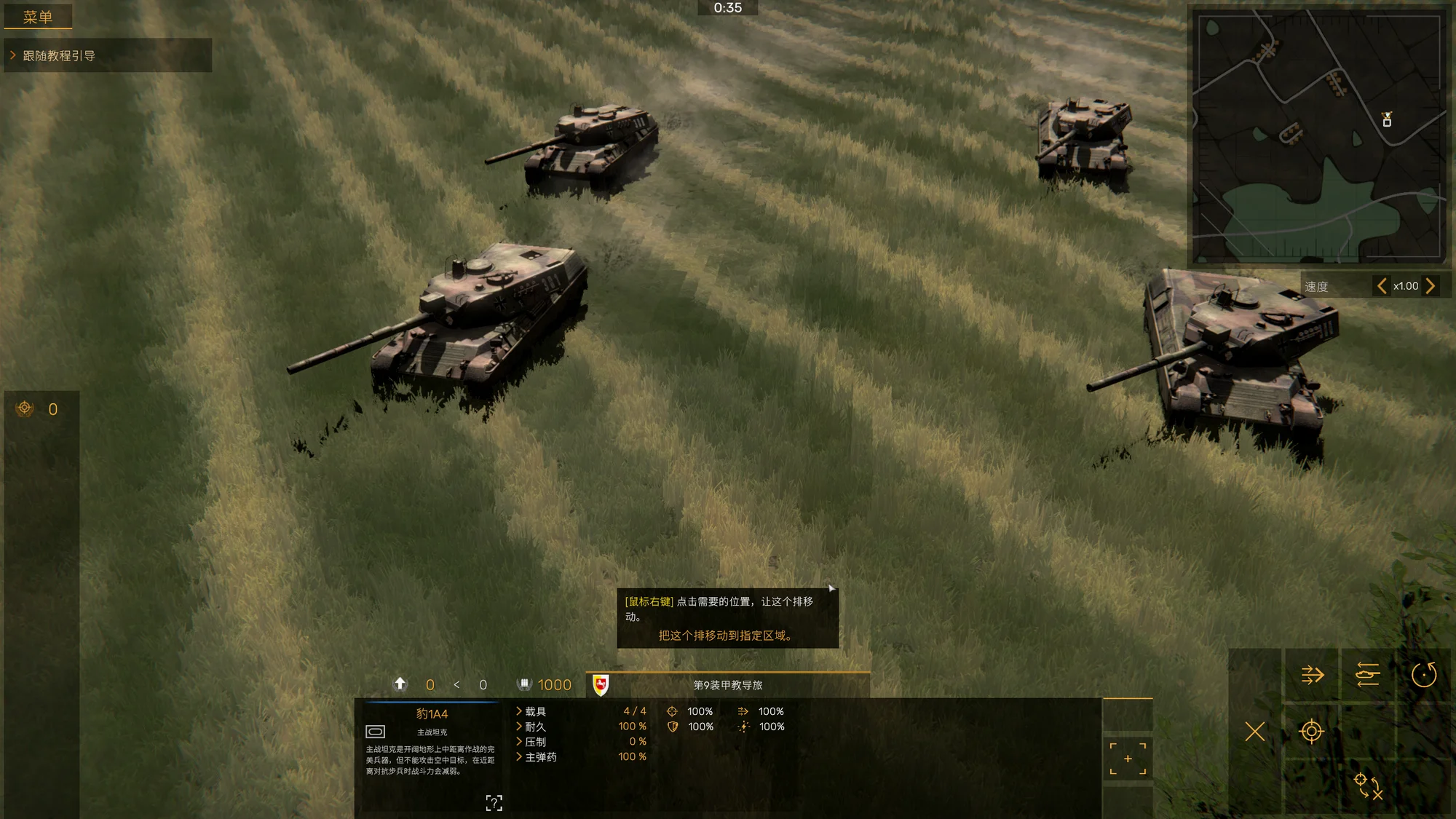The image size is (1456, 819).
Task: Activate the triple-arrow fast move command
Action: [x=1312, y=675]
